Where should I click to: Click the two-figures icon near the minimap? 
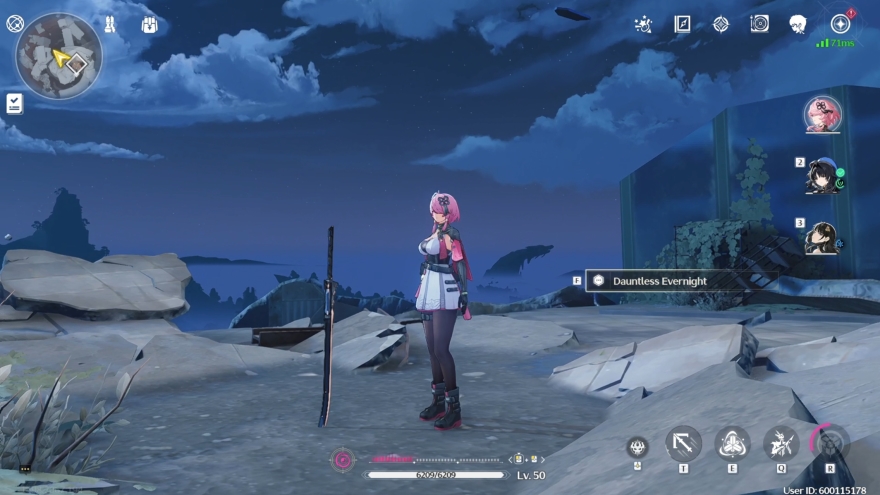(x=110, y=24)
